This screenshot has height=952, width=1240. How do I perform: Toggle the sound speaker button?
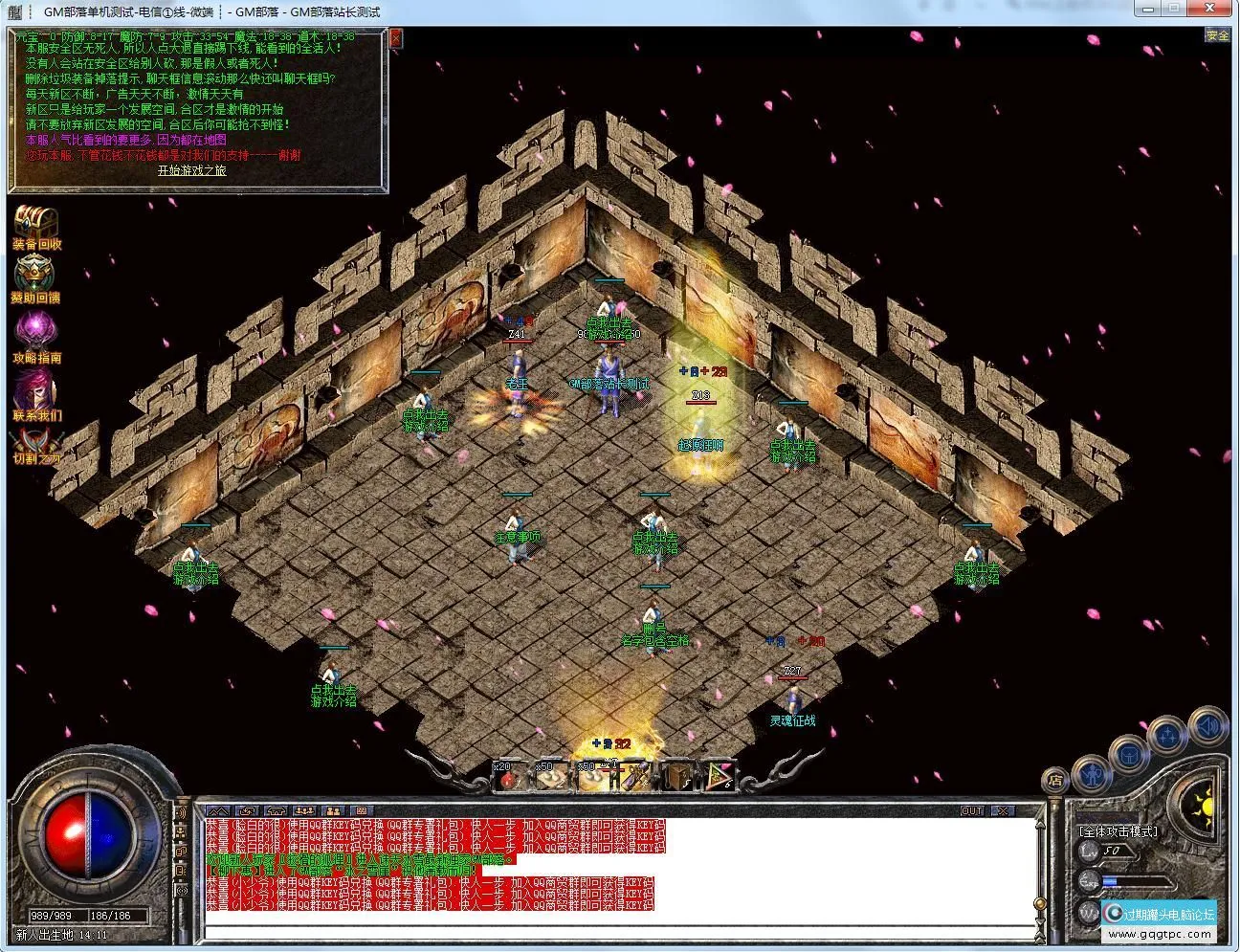click(1207, 726)
